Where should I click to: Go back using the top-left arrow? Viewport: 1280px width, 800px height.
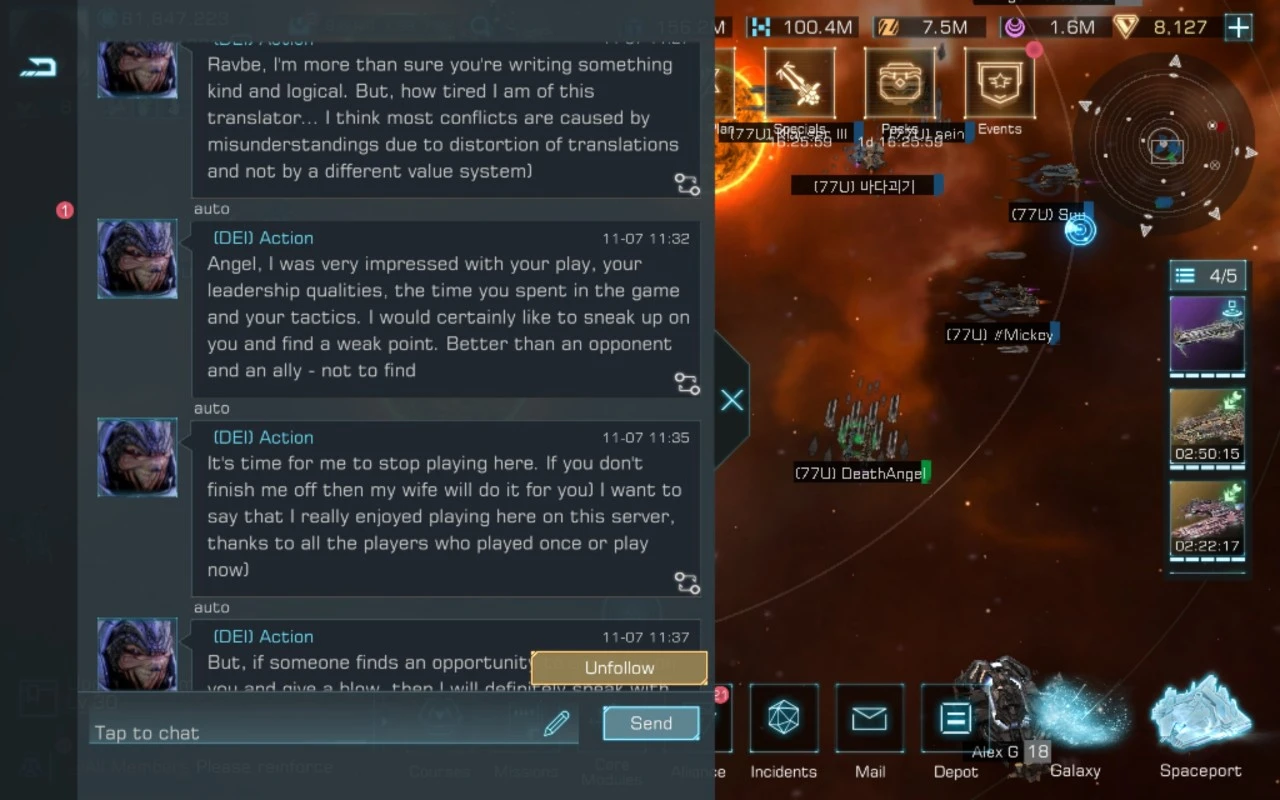point(38,67)
